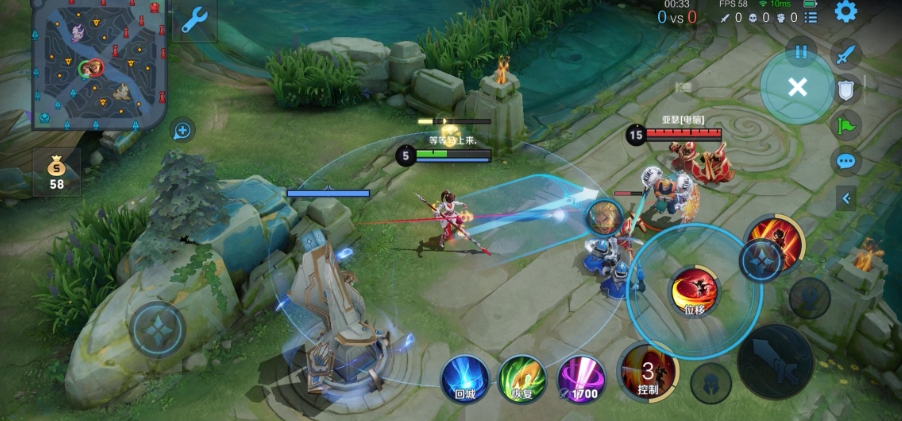Viewport: 902px width, 421px height.
Task: Hit the large sword basic attack button
Action: (775, 361)
